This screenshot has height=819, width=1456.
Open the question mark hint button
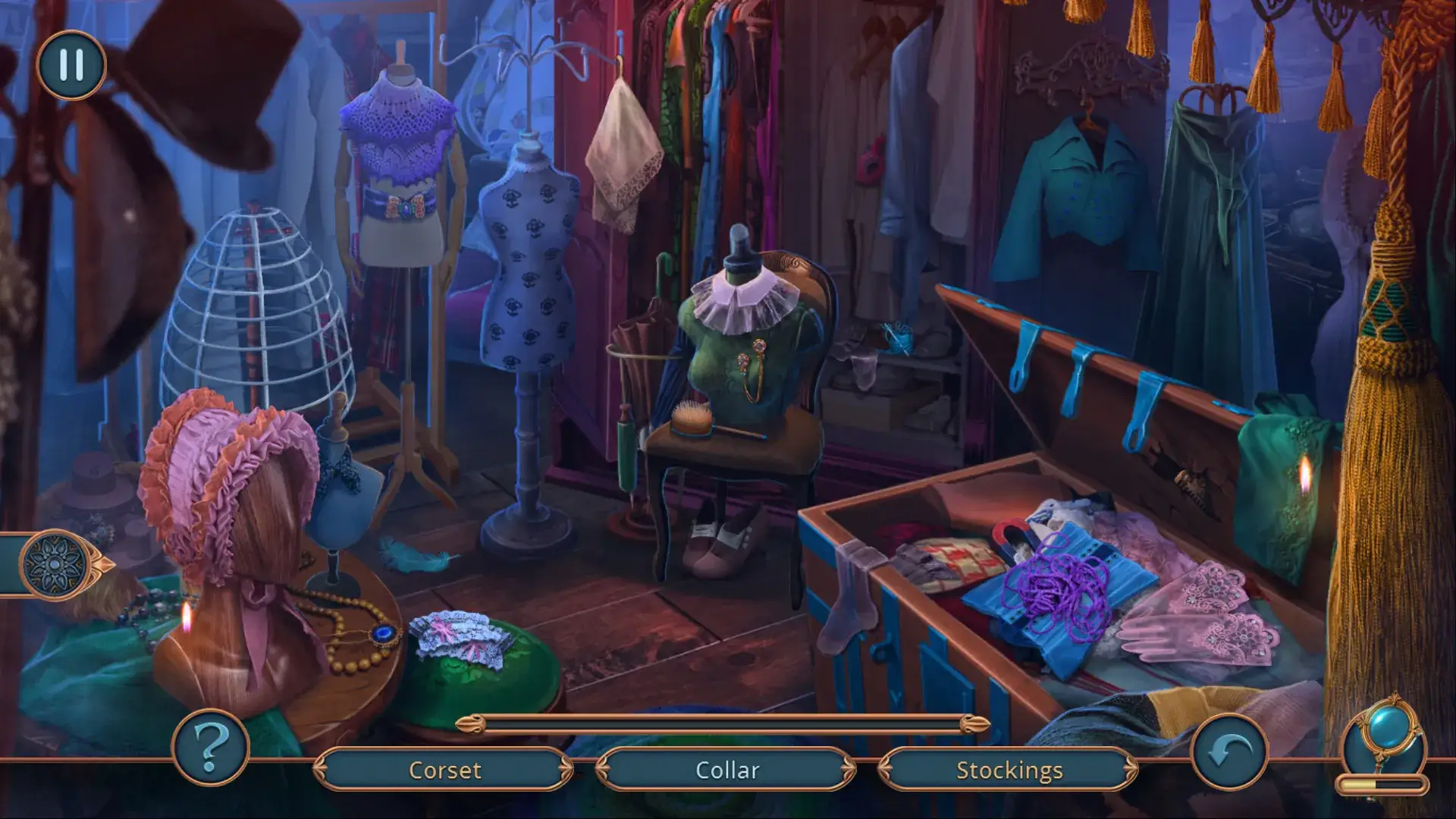(211, 747)
